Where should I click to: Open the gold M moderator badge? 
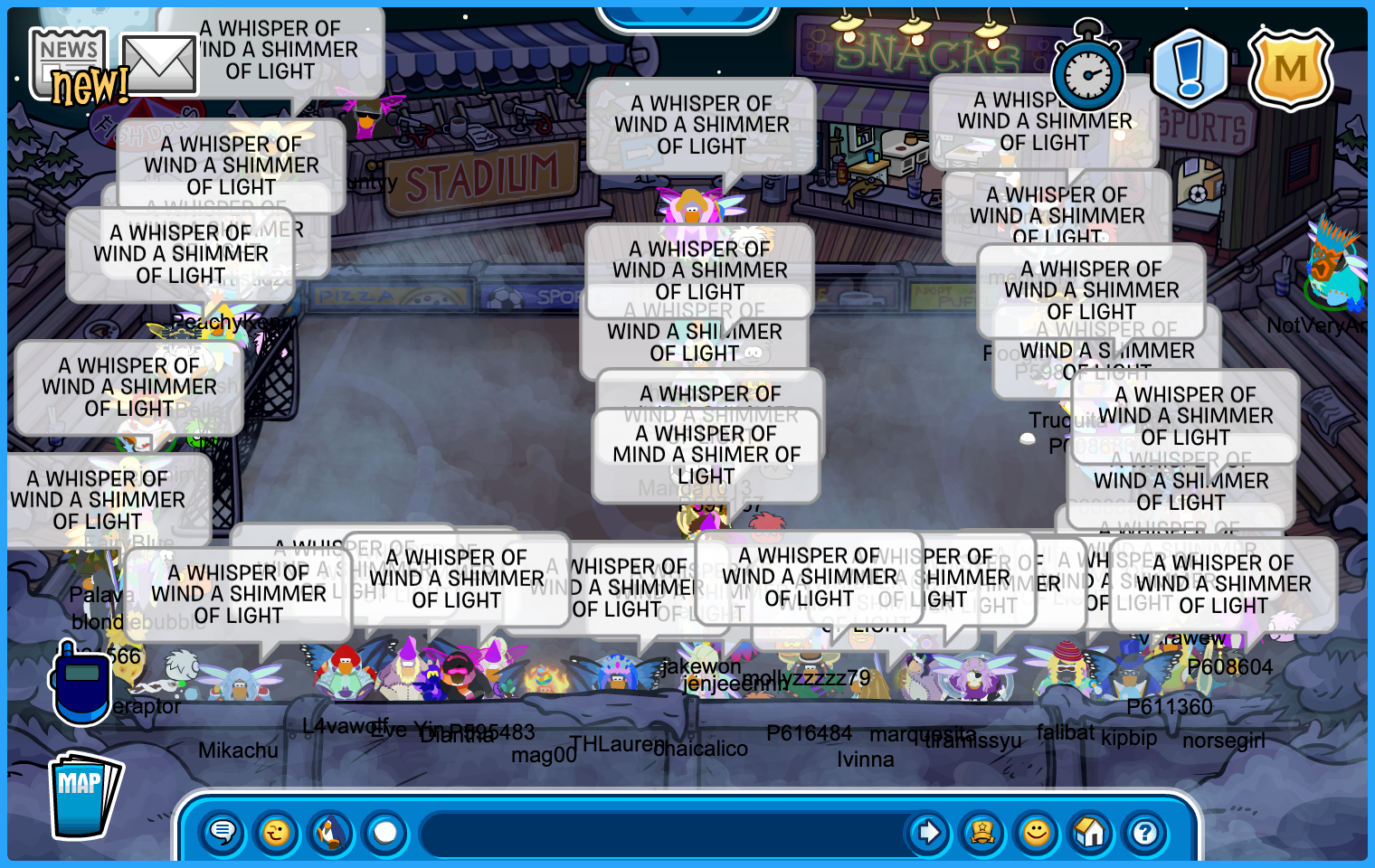click(x=1290, y=70)
